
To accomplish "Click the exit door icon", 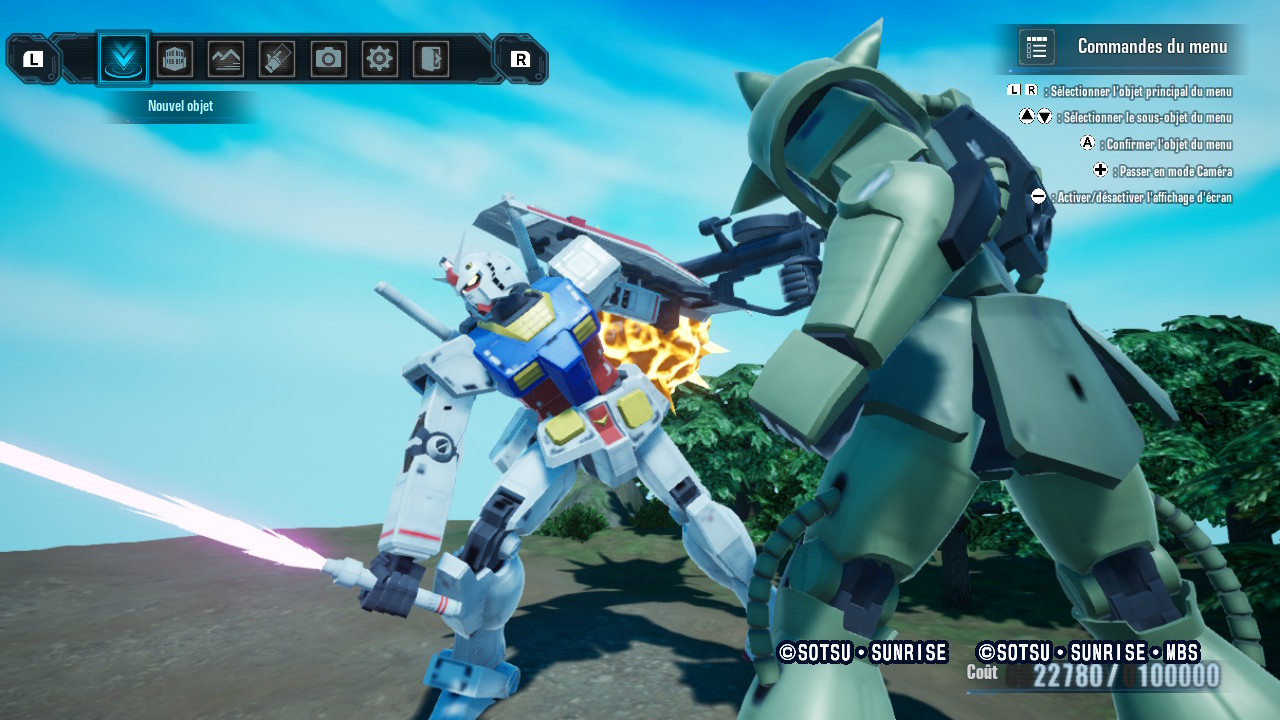I will tap(431, 59).
